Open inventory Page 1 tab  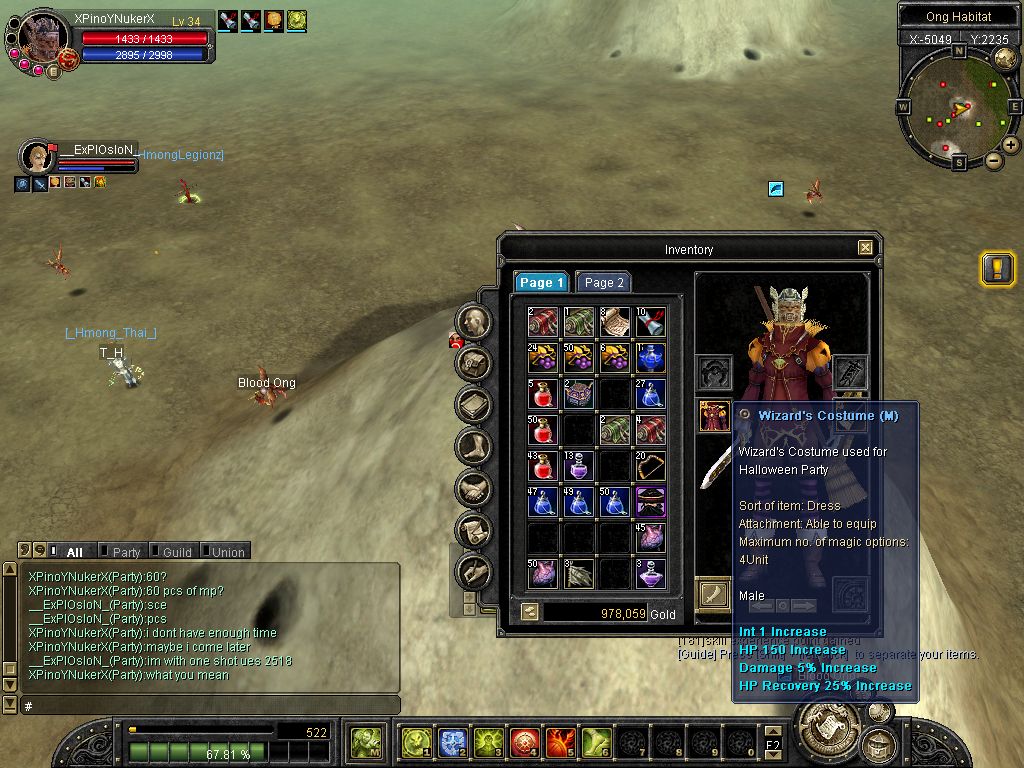[x=541, y=283]
